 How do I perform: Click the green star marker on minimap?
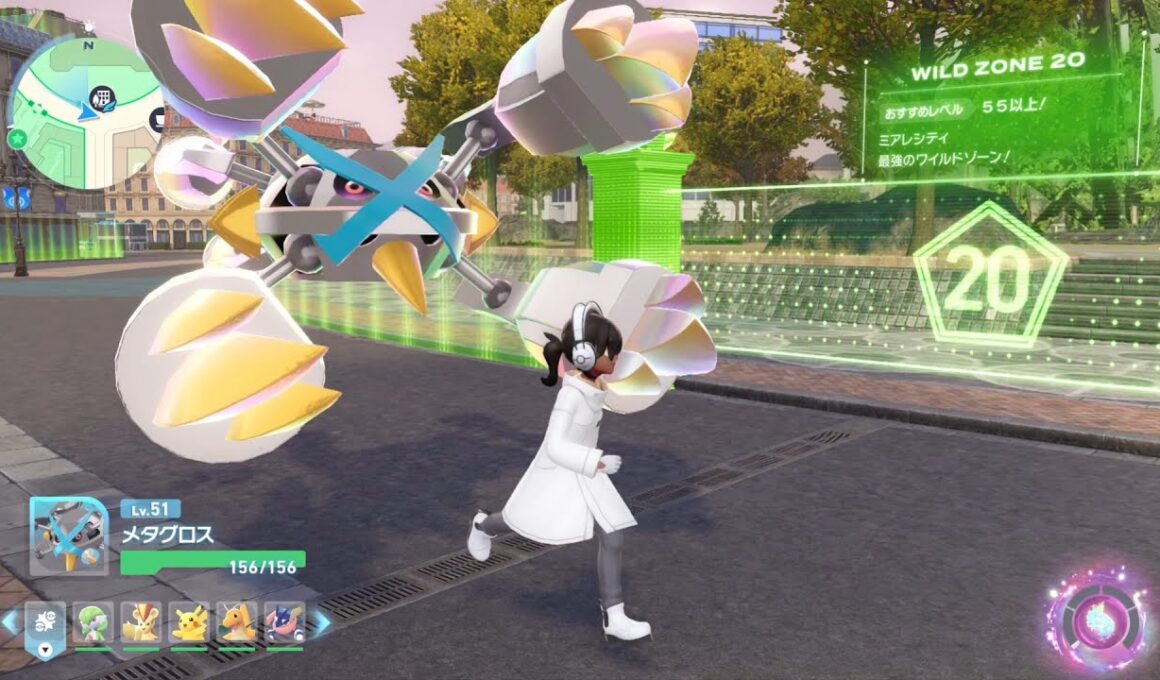(17, 138)
